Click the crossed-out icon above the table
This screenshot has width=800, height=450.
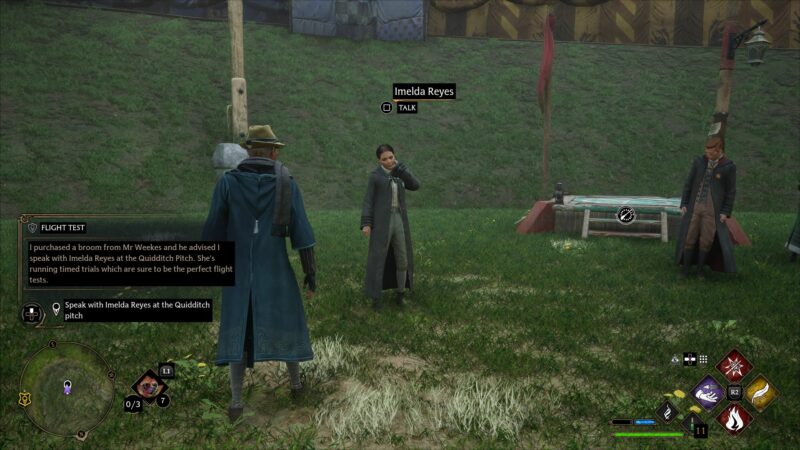[626, 213]
